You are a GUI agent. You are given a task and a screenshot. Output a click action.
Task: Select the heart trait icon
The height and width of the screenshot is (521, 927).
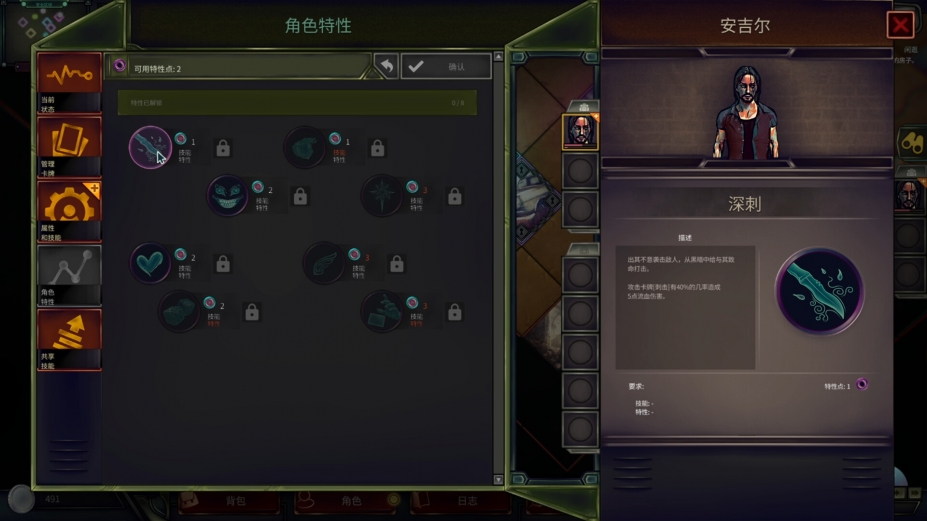[150, 263]
